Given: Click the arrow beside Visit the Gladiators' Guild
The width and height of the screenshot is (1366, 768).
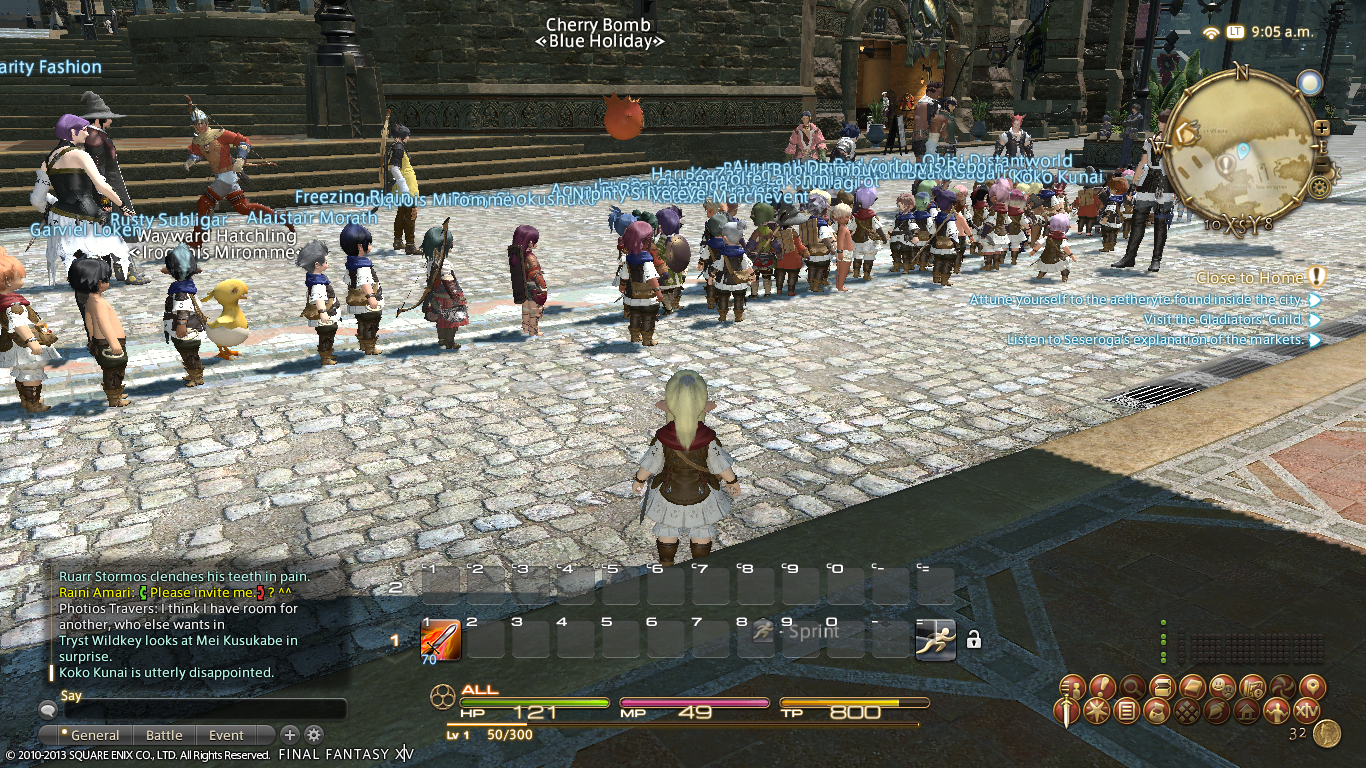Looking at the screenshot, I should coord(1314,319).
